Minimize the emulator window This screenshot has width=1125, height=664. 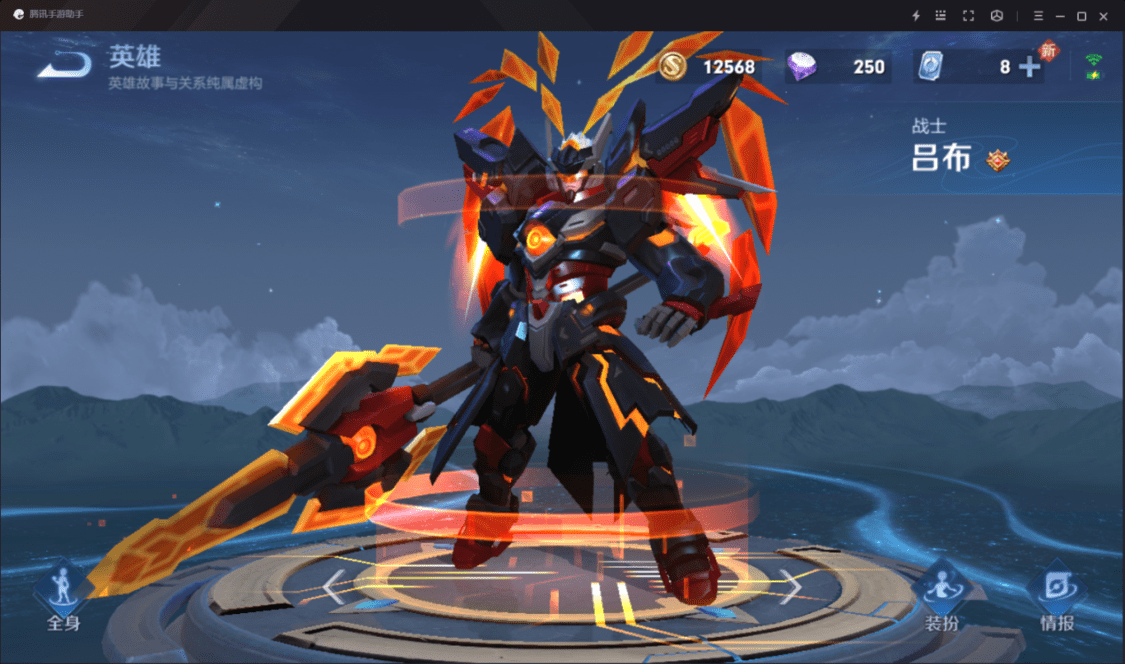click(x=1060, y=16)
